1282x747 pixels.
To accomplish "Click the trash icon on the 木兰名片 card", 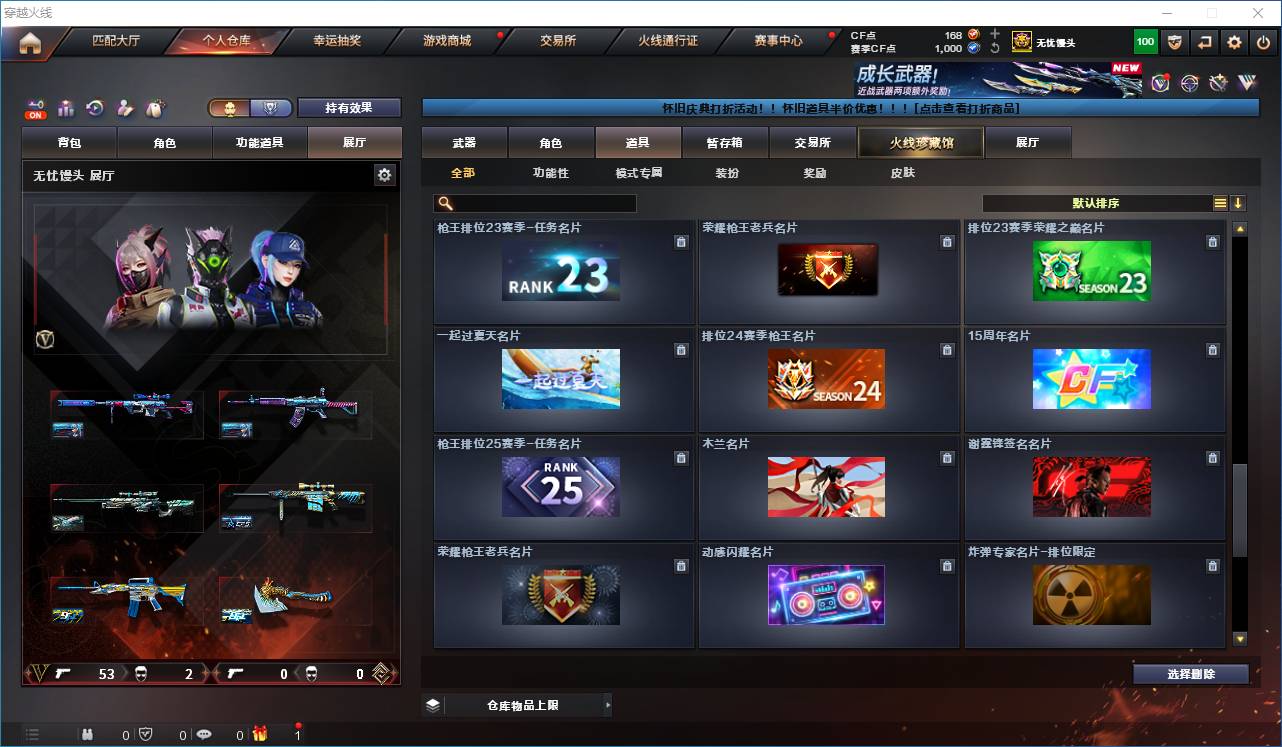I will 947,457.
